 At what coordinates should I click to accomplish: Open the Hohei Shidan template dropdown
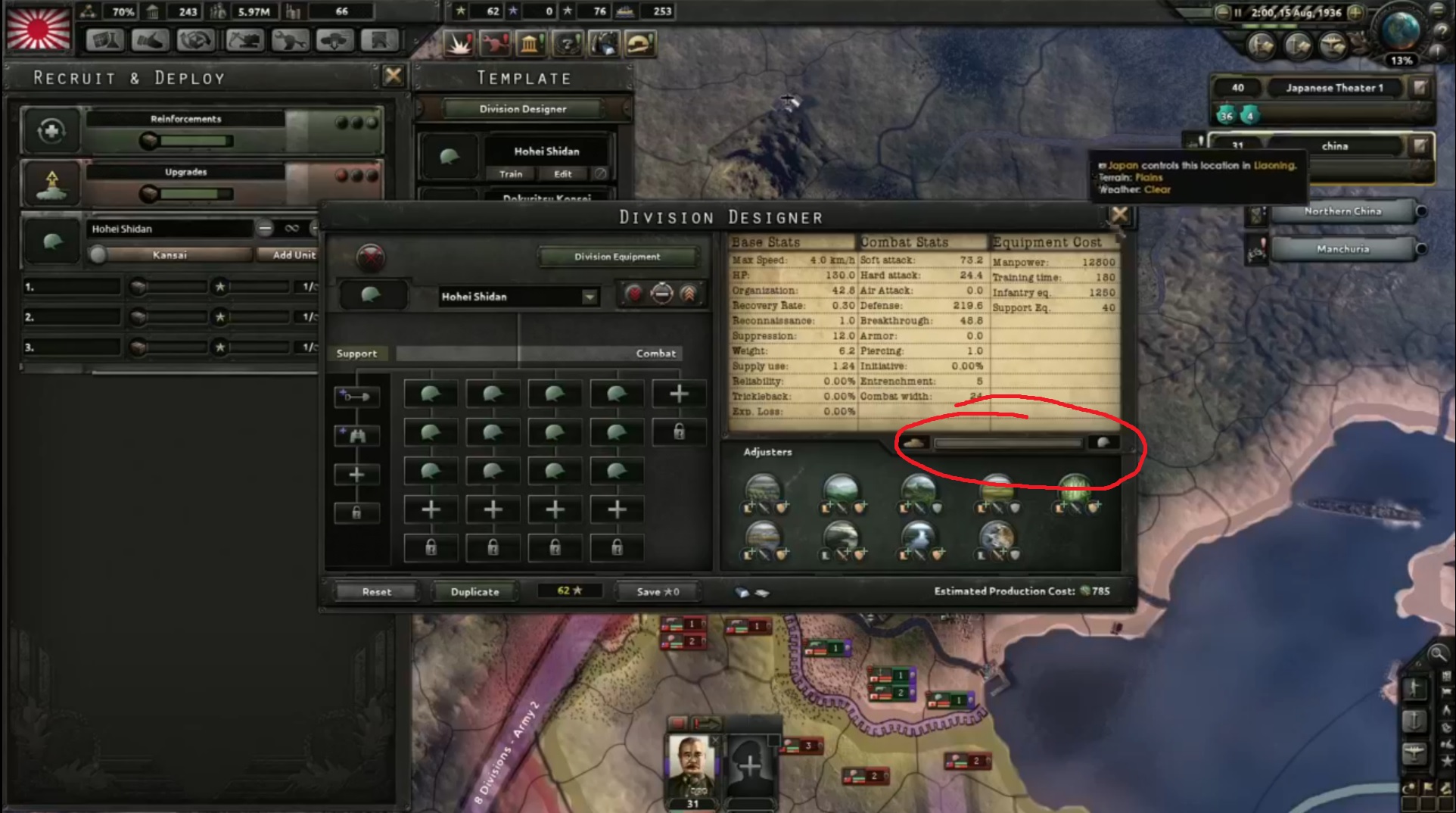point(589,297)
